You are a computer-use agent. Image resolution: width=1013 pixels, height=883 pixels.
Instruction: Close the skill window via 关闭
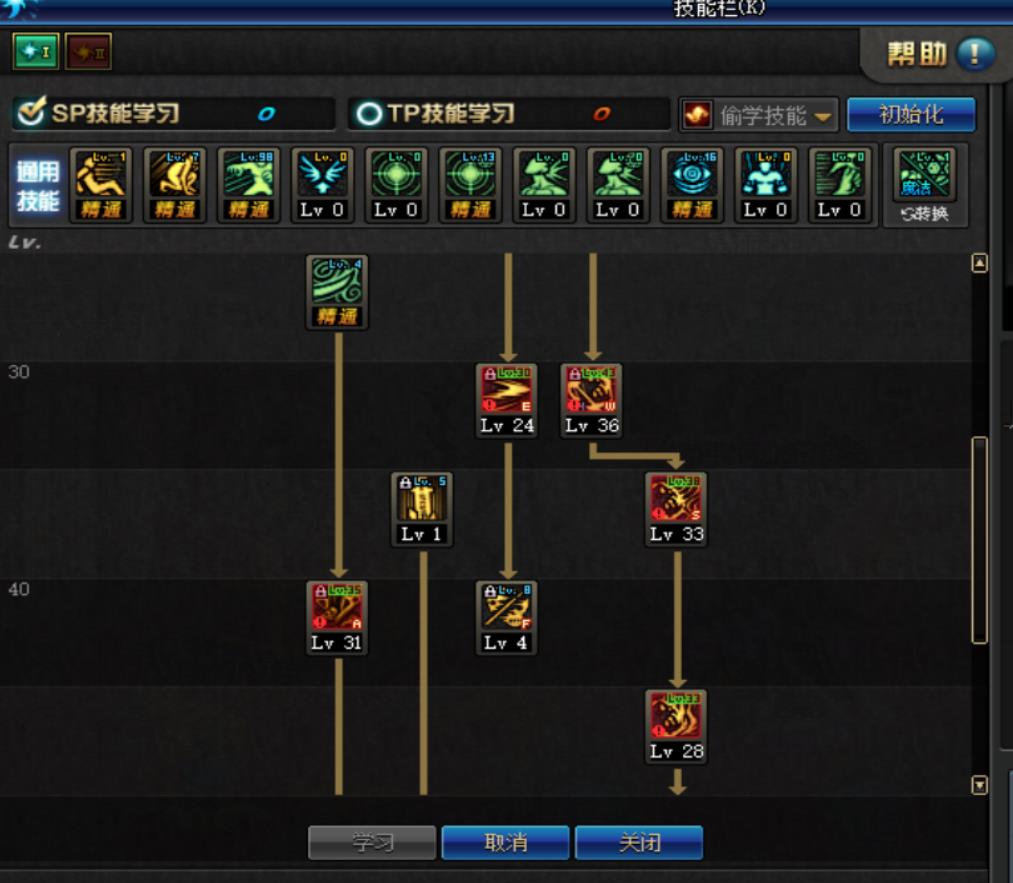click(x=639, y=843)
